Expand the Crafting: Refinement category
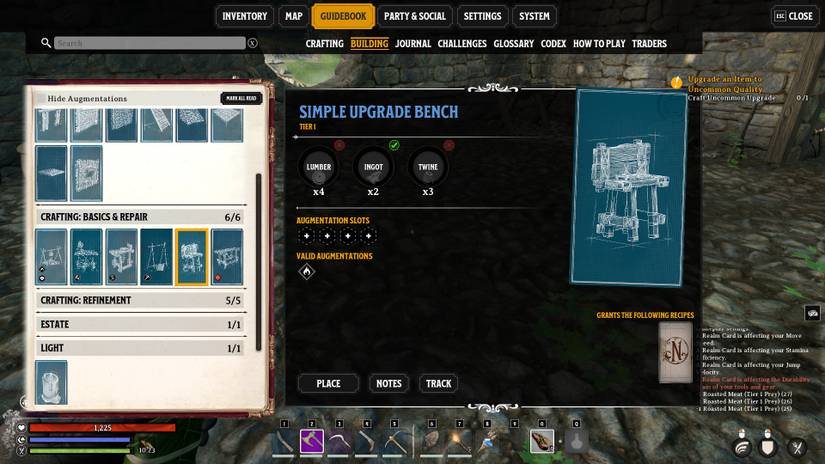The image size is (825, 464). [140, 300]
